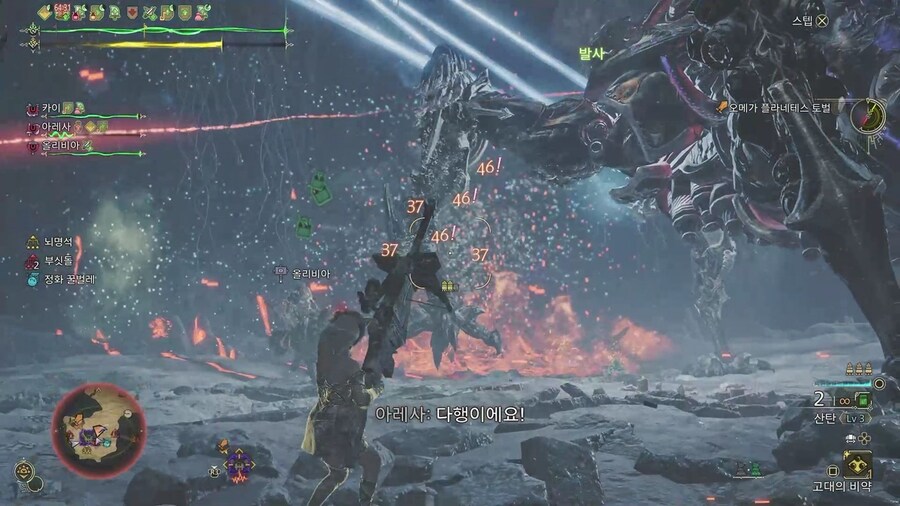Select the 오메가 플라네테스 토벌 quest objective

pyautogui.click(x=781, y=105)
